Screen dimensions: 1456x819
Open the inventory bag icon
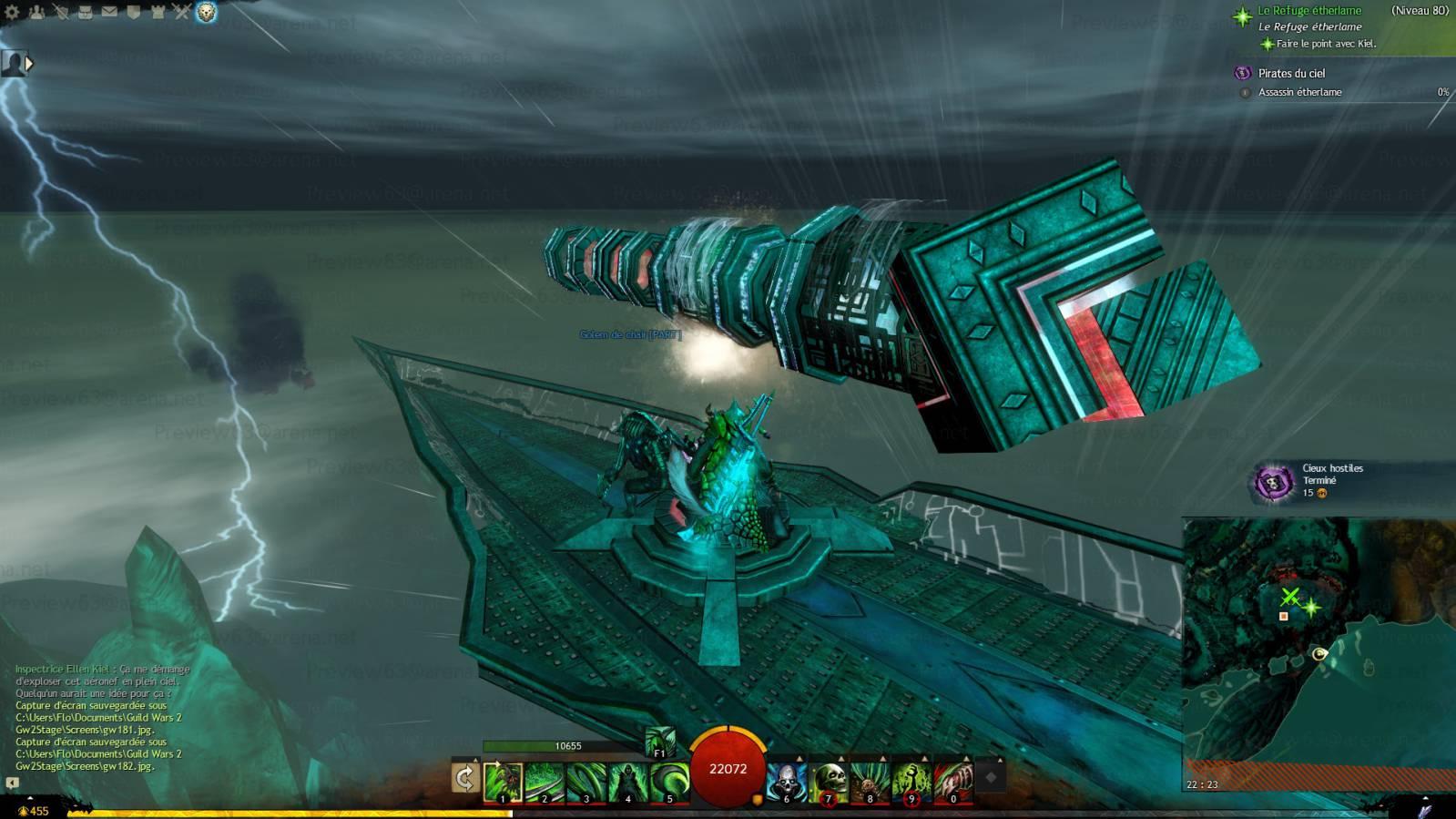coord(86,12)
